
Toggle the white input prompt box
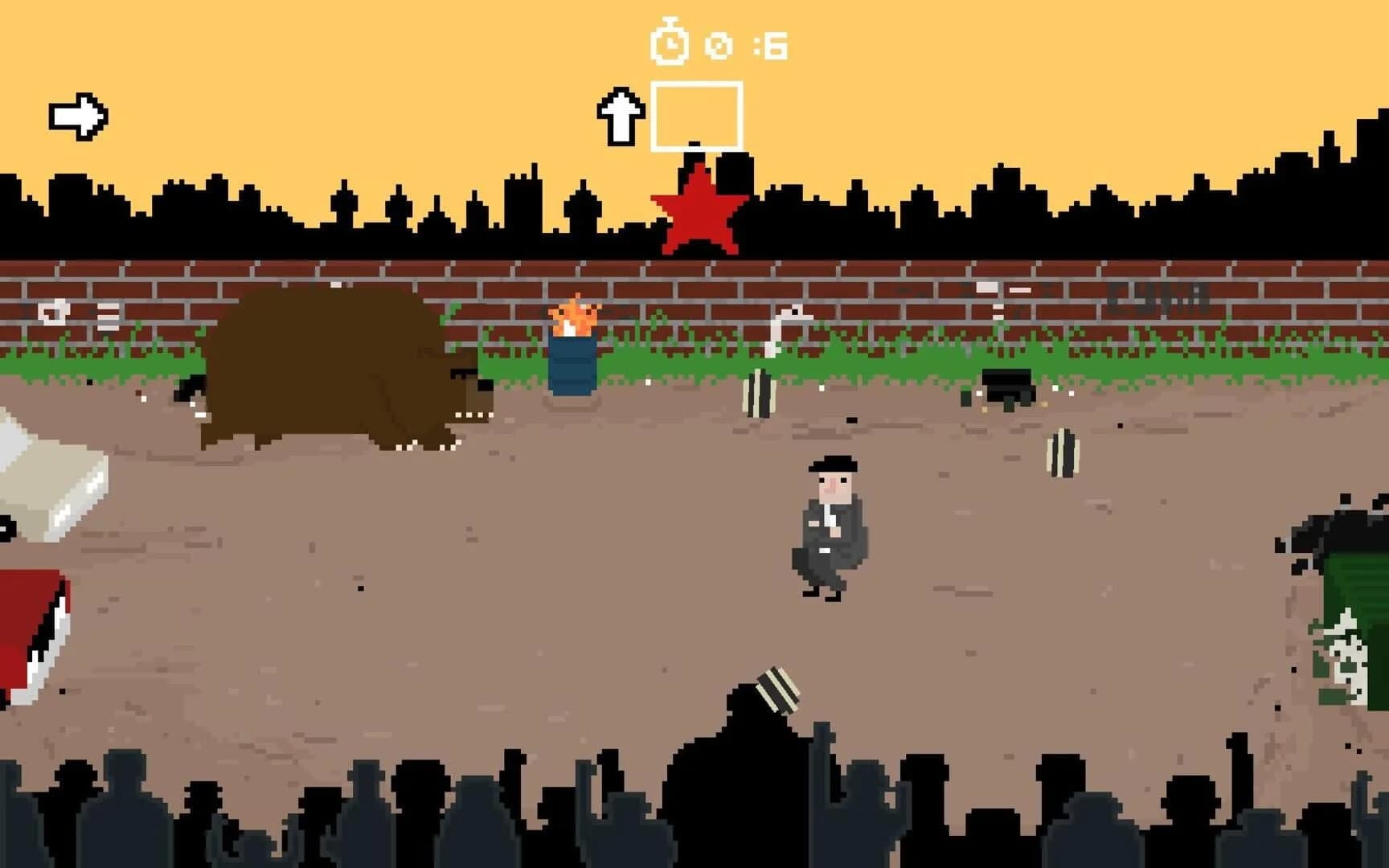(698, 114)
